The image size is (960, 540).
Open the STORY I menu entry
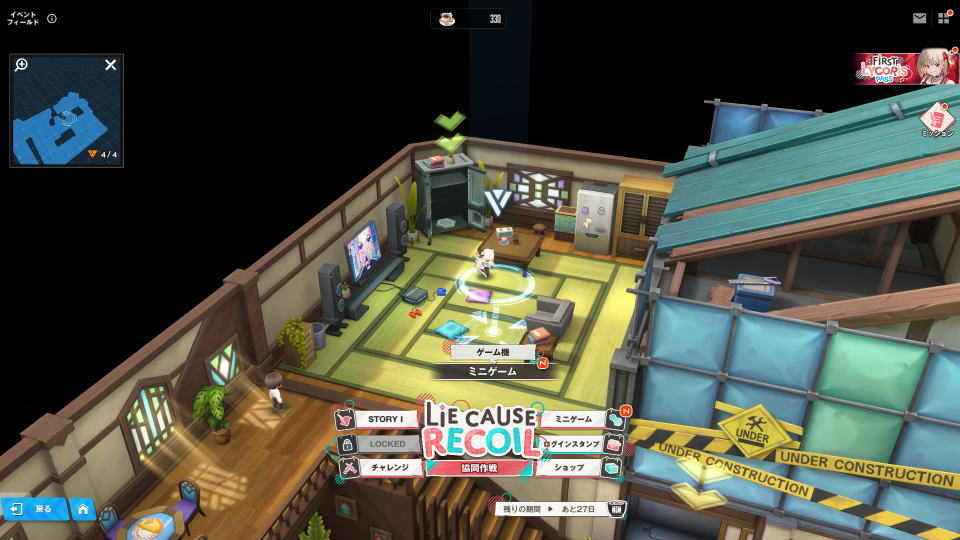point(385,420)
